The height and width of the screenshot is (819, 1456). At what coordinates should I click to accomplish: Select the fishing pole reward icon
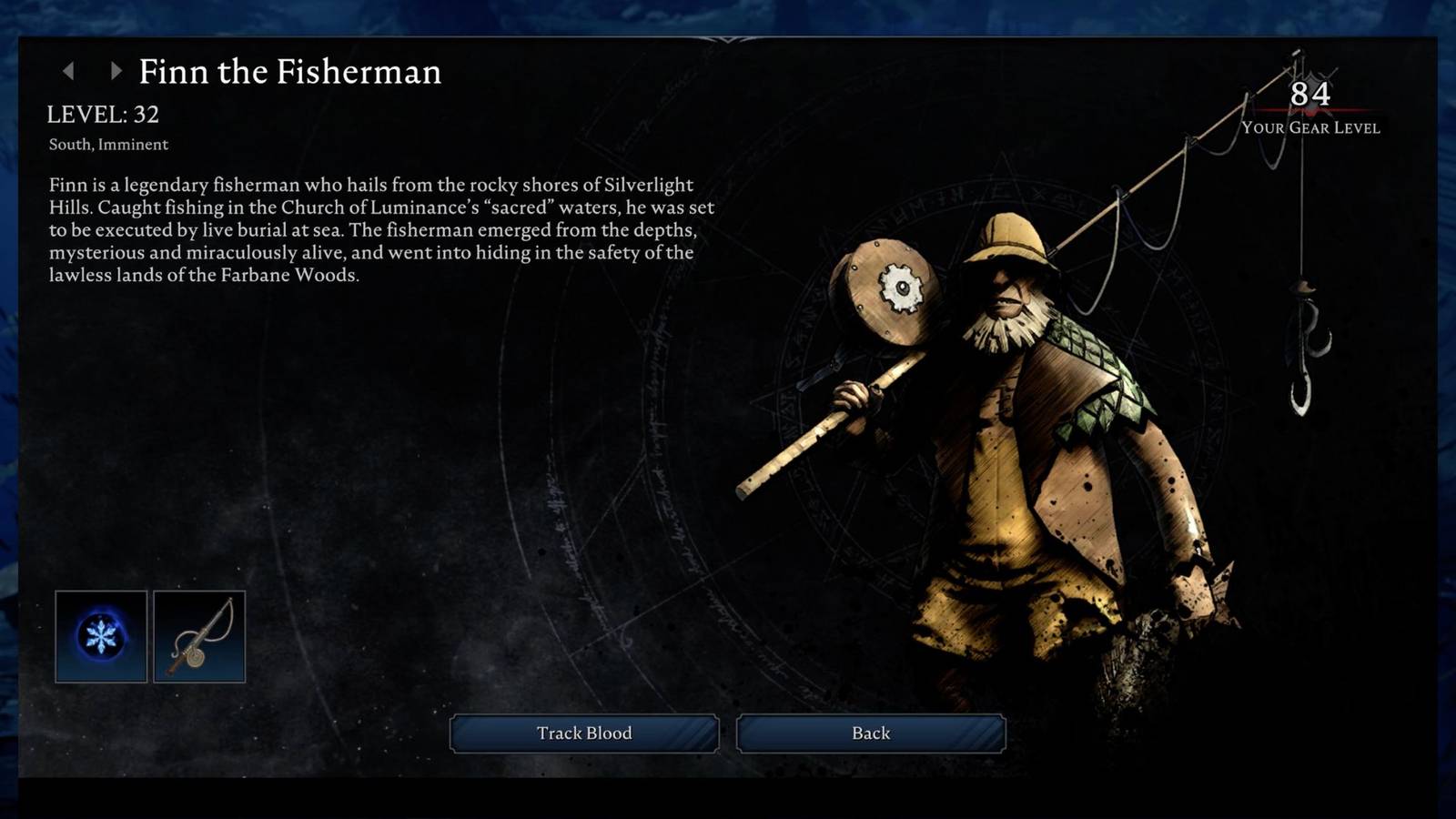[x=201, y=637]
